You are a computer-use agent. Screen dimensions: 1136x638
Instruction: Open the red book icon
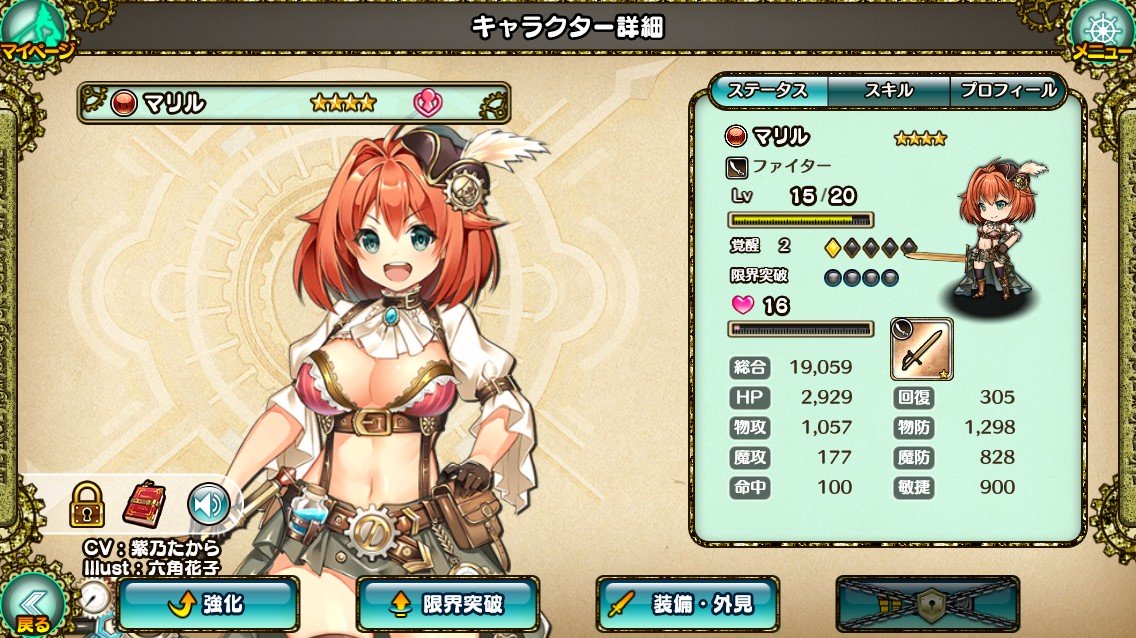144,504
